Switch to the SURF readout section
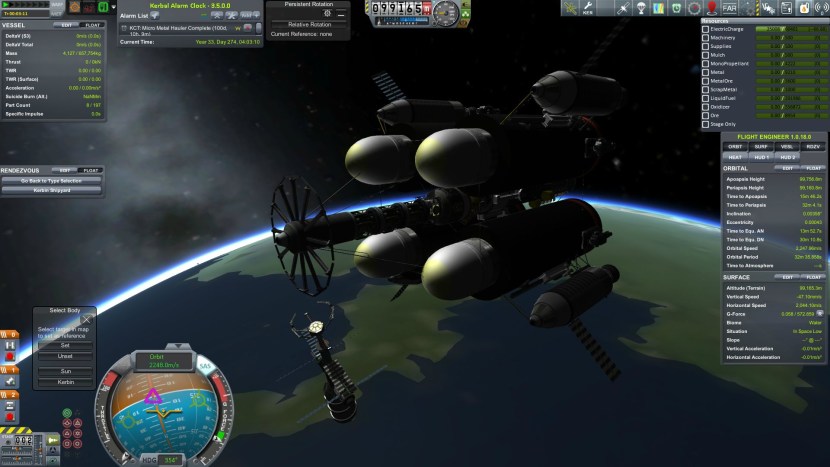 762,146
